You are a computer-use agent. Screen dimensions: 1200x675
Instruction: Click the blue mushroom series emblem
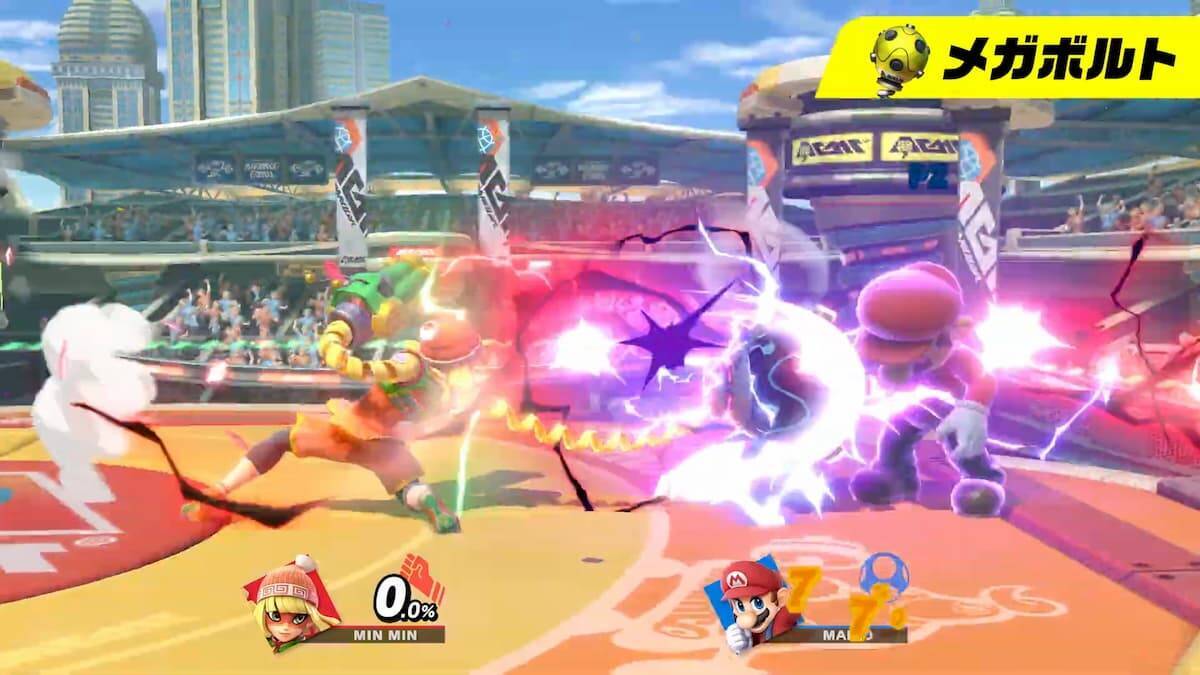[x=885, y=576]
